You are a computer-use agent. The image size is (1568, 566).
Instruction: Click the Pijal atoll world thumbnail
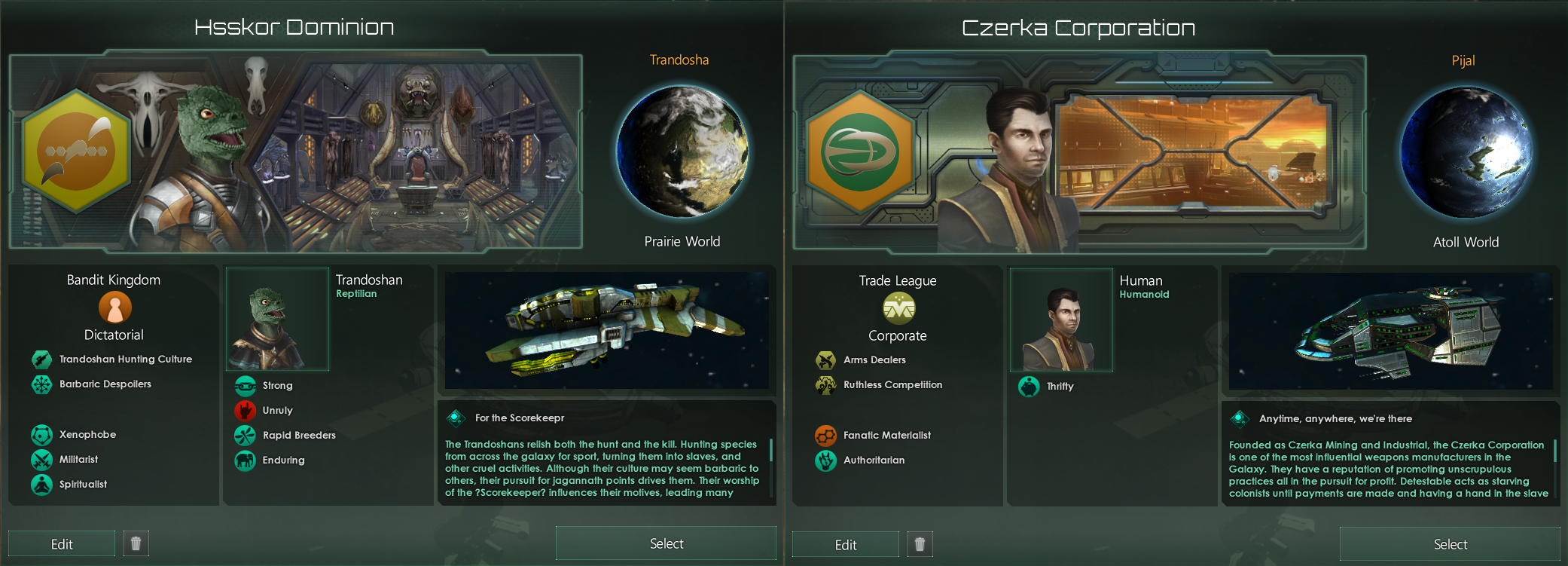tap(1466, 153)
